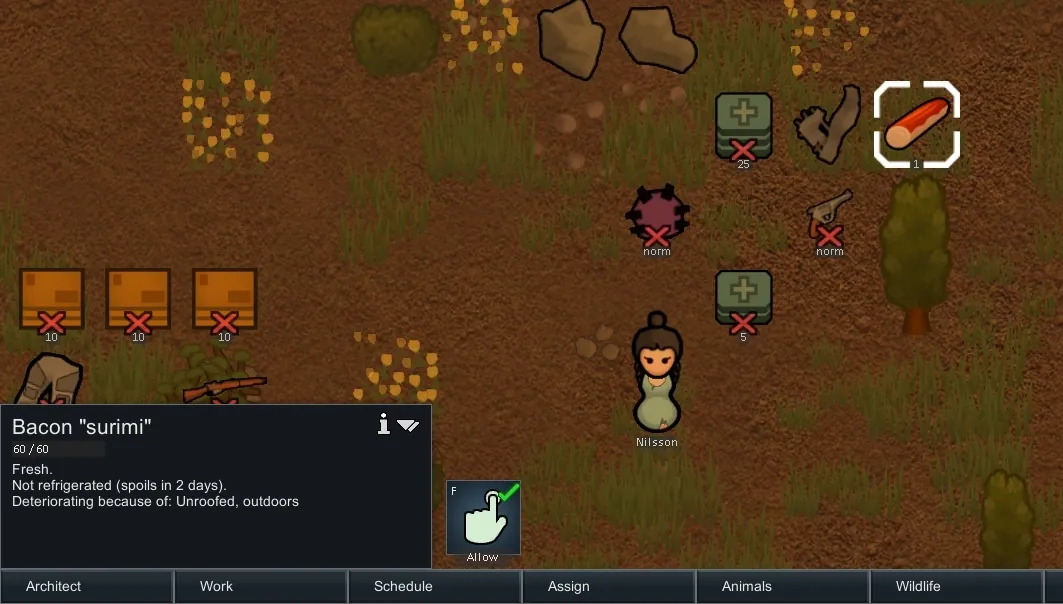Click the dropdown arrow in the inspect pane

(408, 425)
